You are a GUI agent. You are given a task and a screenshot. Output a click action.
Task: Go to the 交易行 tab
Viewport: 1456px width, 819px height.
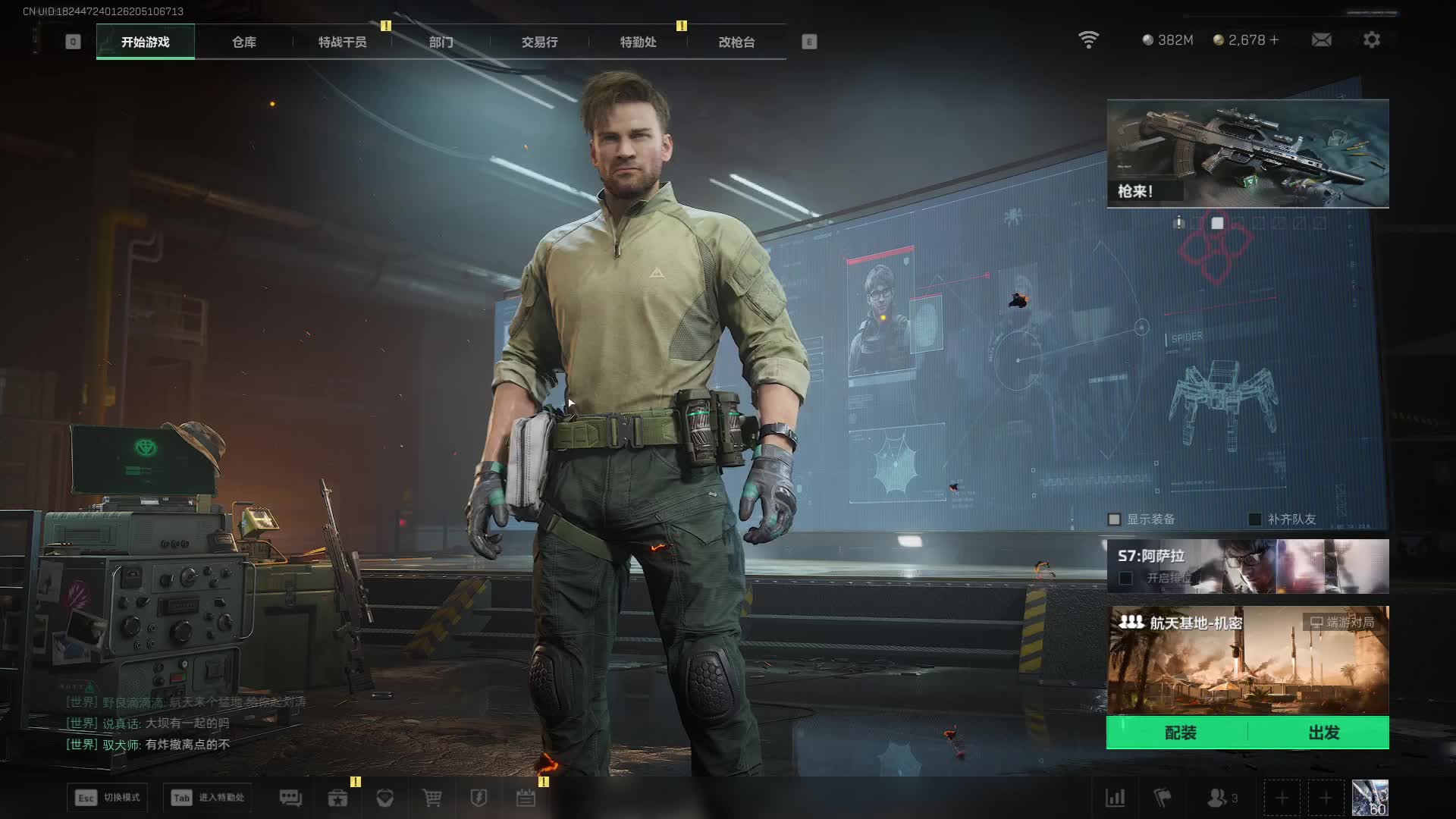coord(539,42)
